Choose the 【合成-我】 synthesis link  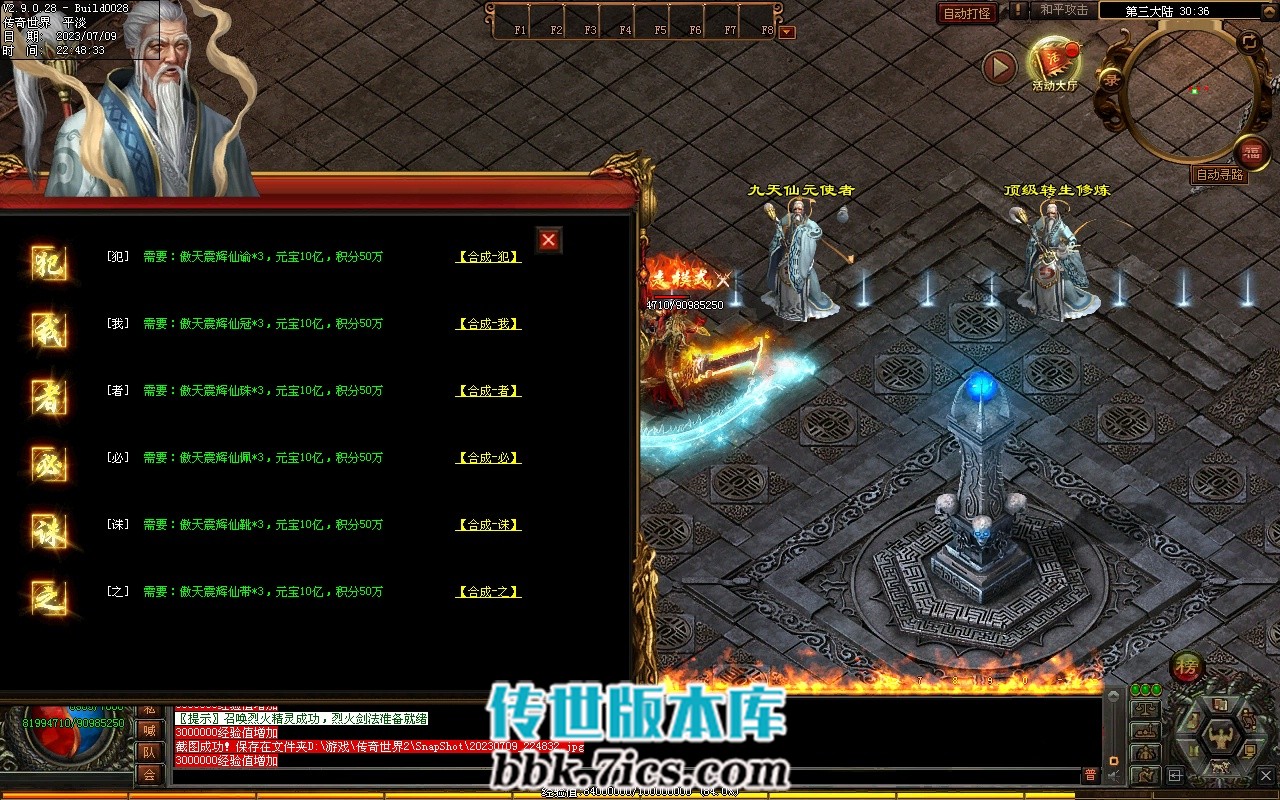pos(488,324)
